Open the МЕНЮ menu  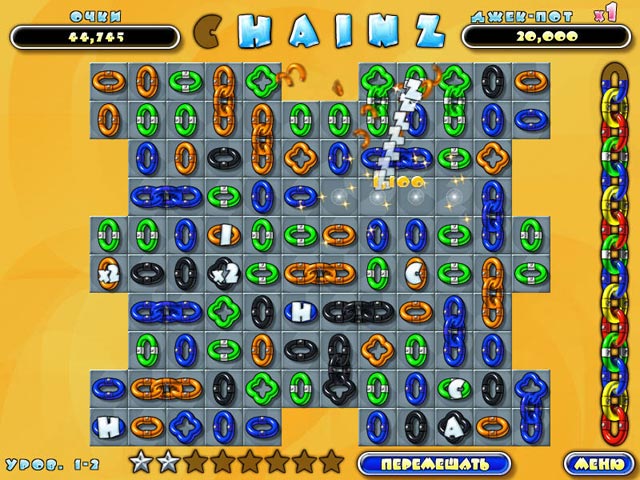coord(596,463)
